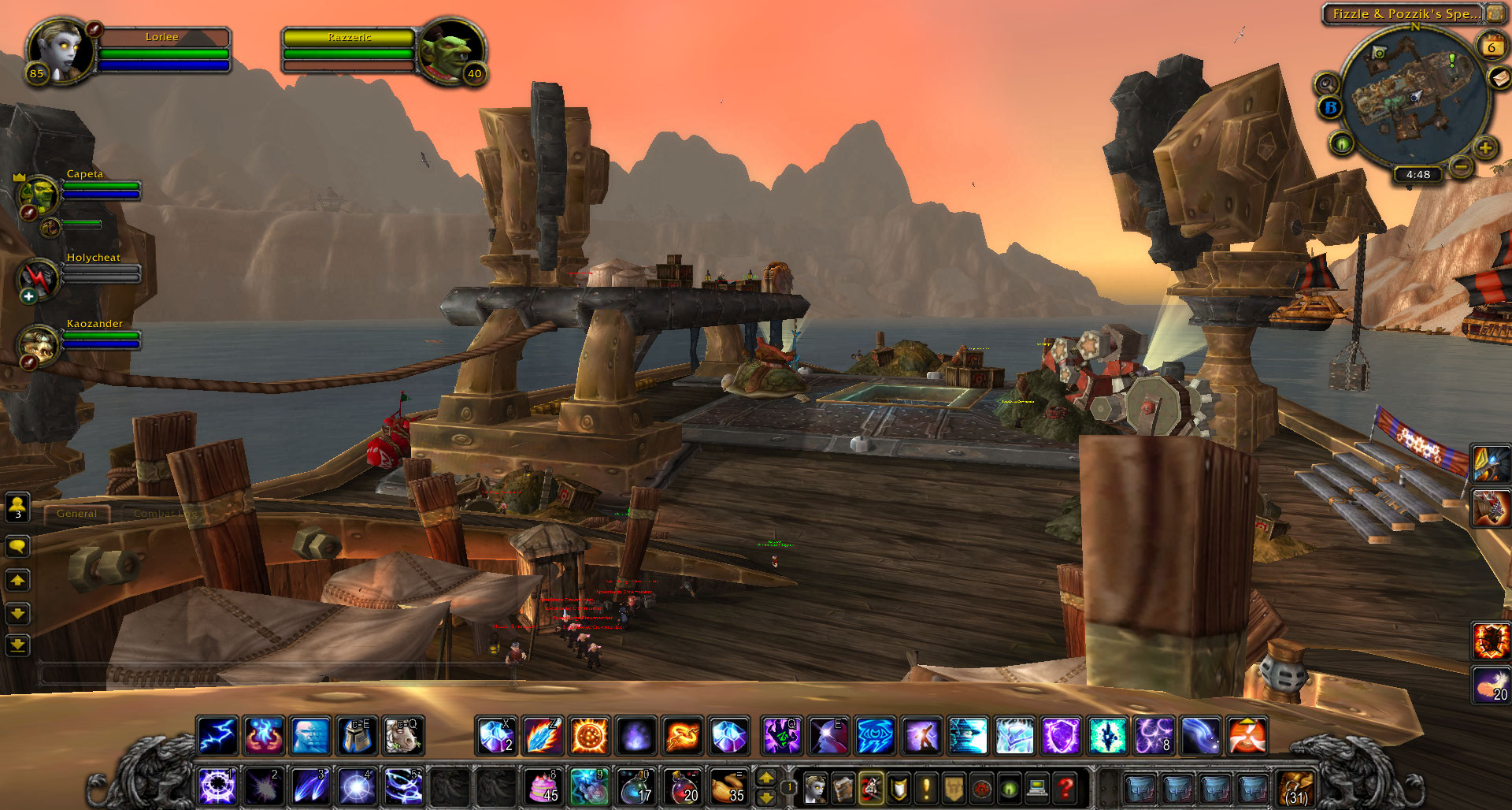Image resolution: width=1512 pixels, height=810 pixels.
Task: Zoom out the minimap
Action: (1461, 166)
